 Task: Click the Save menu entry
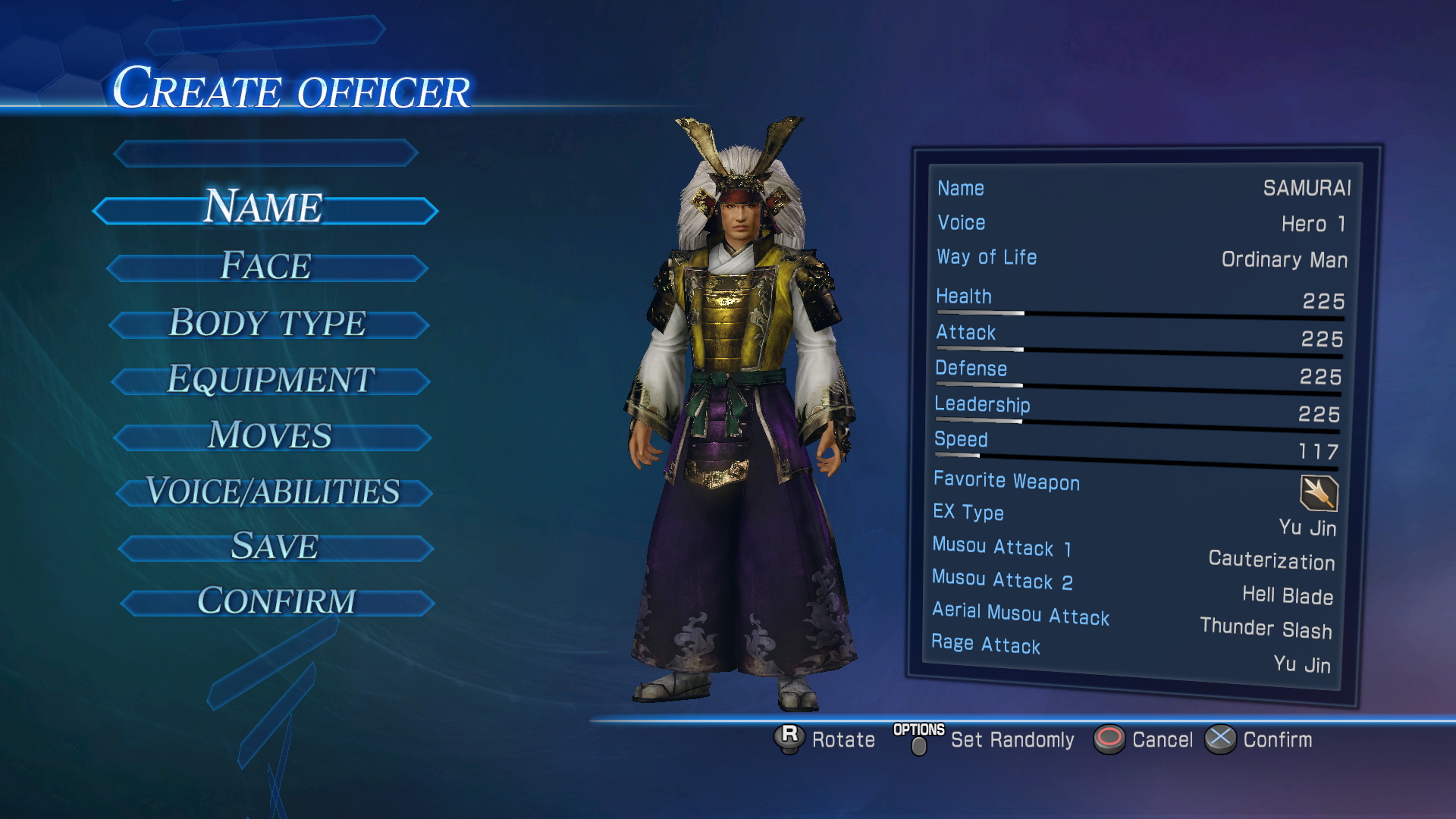point(275,547)
